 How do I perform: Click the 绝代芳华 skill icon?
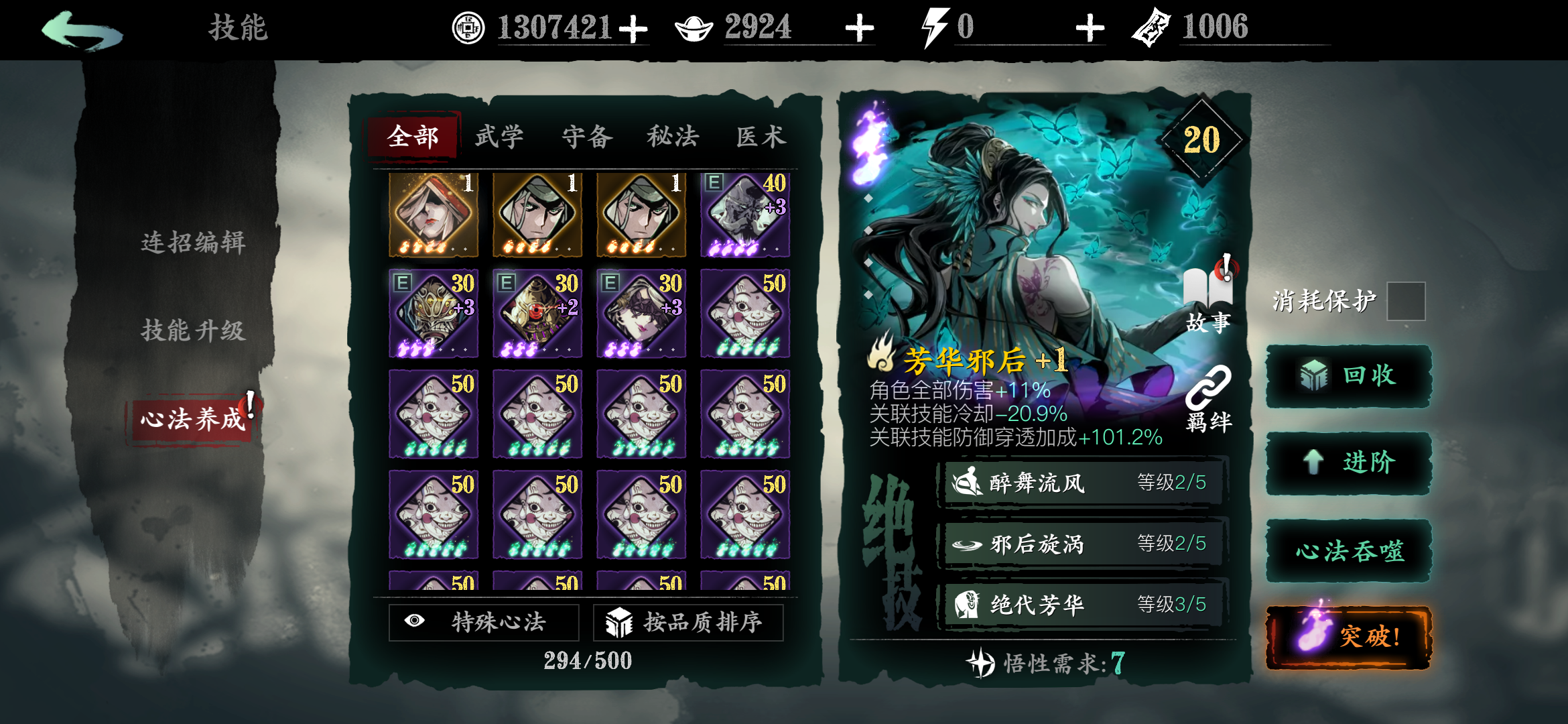tap(966, 604)
